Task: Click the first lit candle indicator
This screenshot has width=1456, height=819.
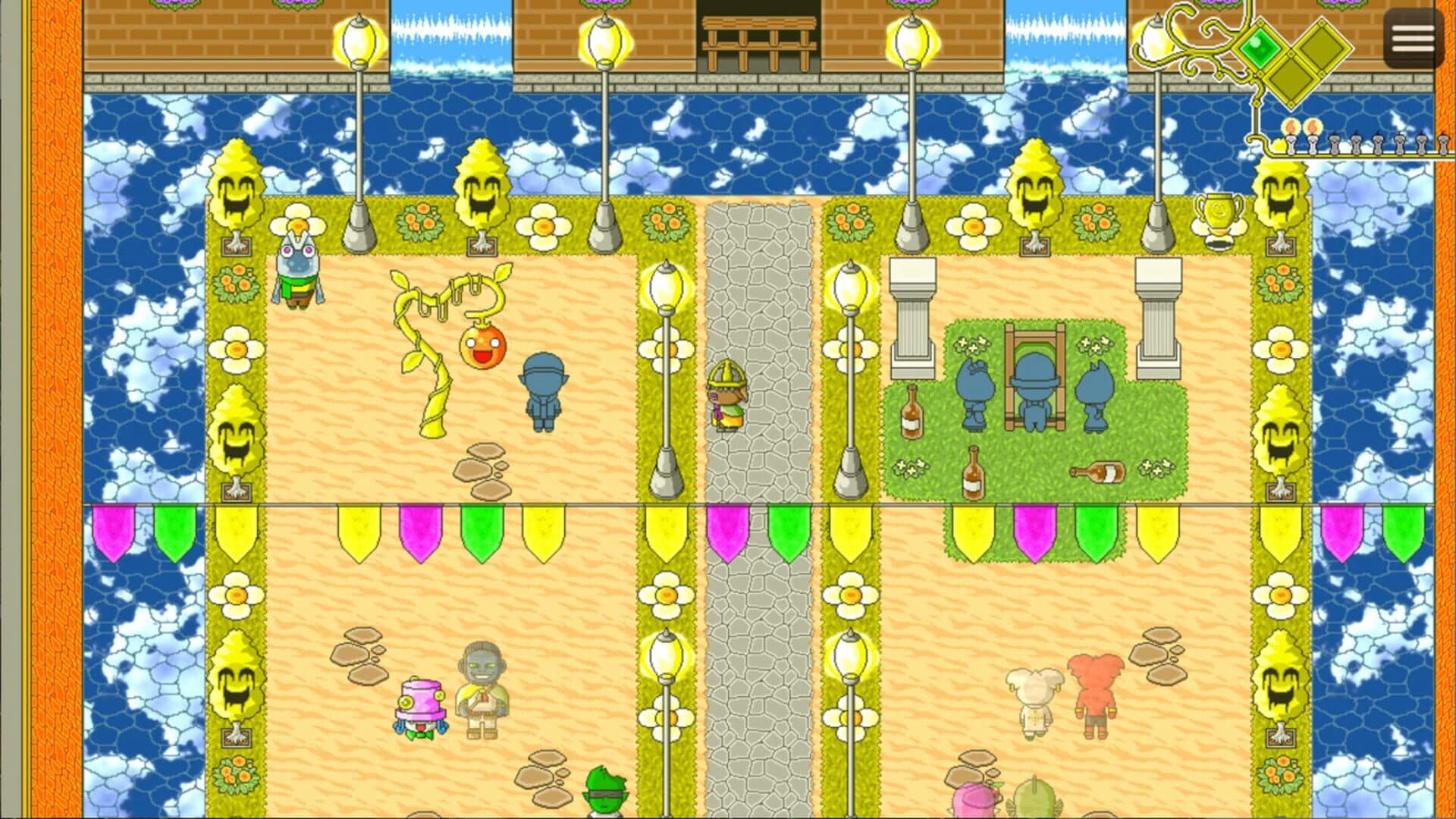Action: coord(1291,129)
